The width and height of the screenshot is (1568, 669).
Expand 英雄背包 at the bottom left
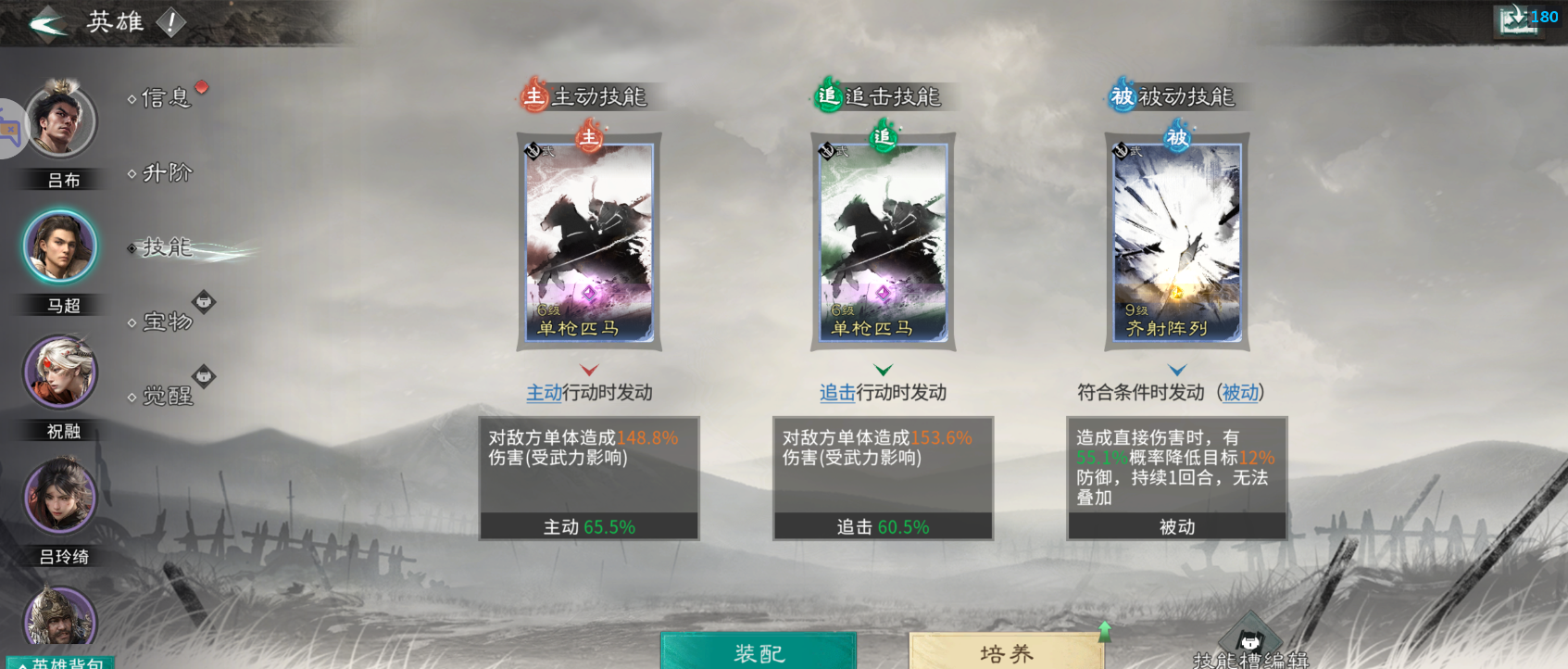pos(58,660)
